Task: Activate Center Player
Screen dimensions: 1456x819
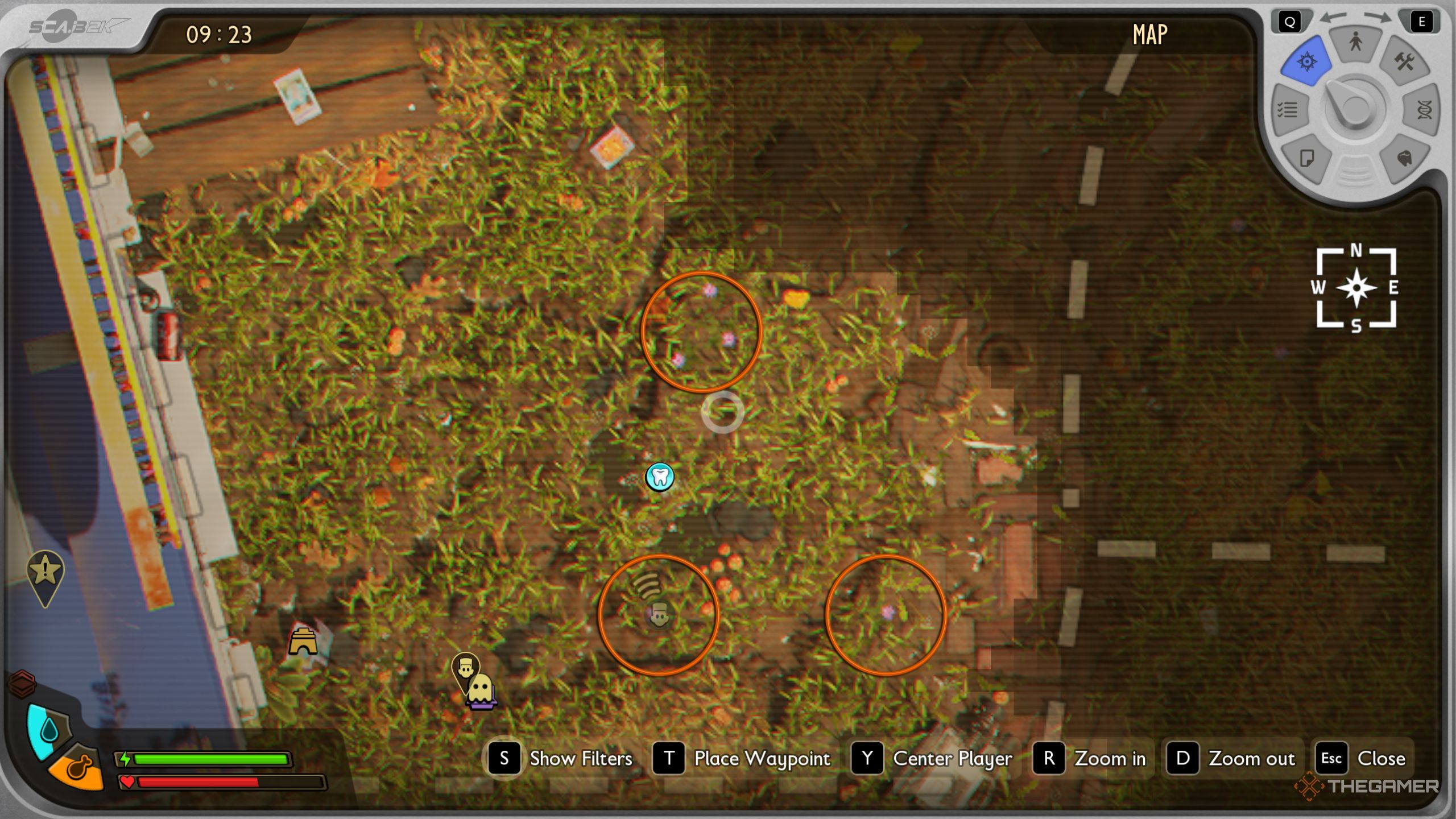Action: coord(952,758)
